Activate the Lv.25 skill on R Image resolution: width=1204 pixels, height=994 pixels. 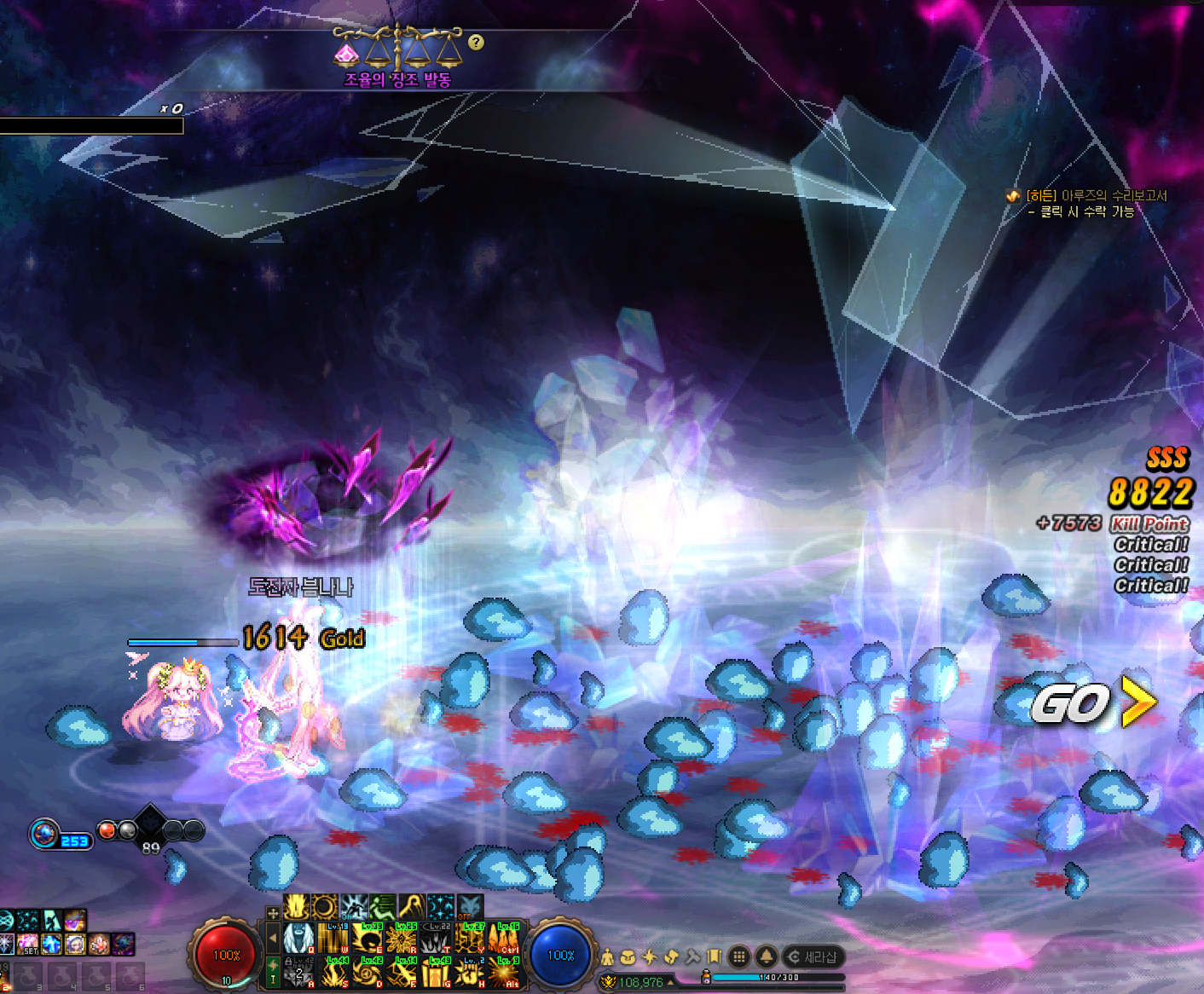402,939
